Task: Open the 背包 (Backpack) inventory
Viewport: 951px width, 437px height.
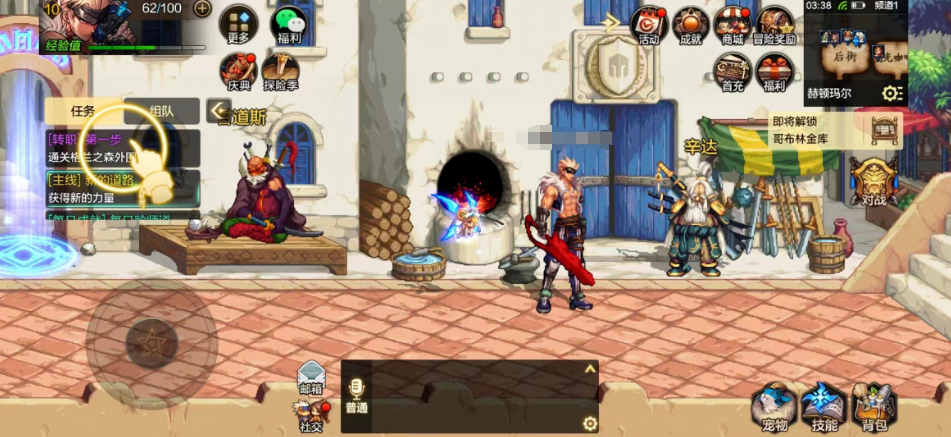Action: coord(874,406)
